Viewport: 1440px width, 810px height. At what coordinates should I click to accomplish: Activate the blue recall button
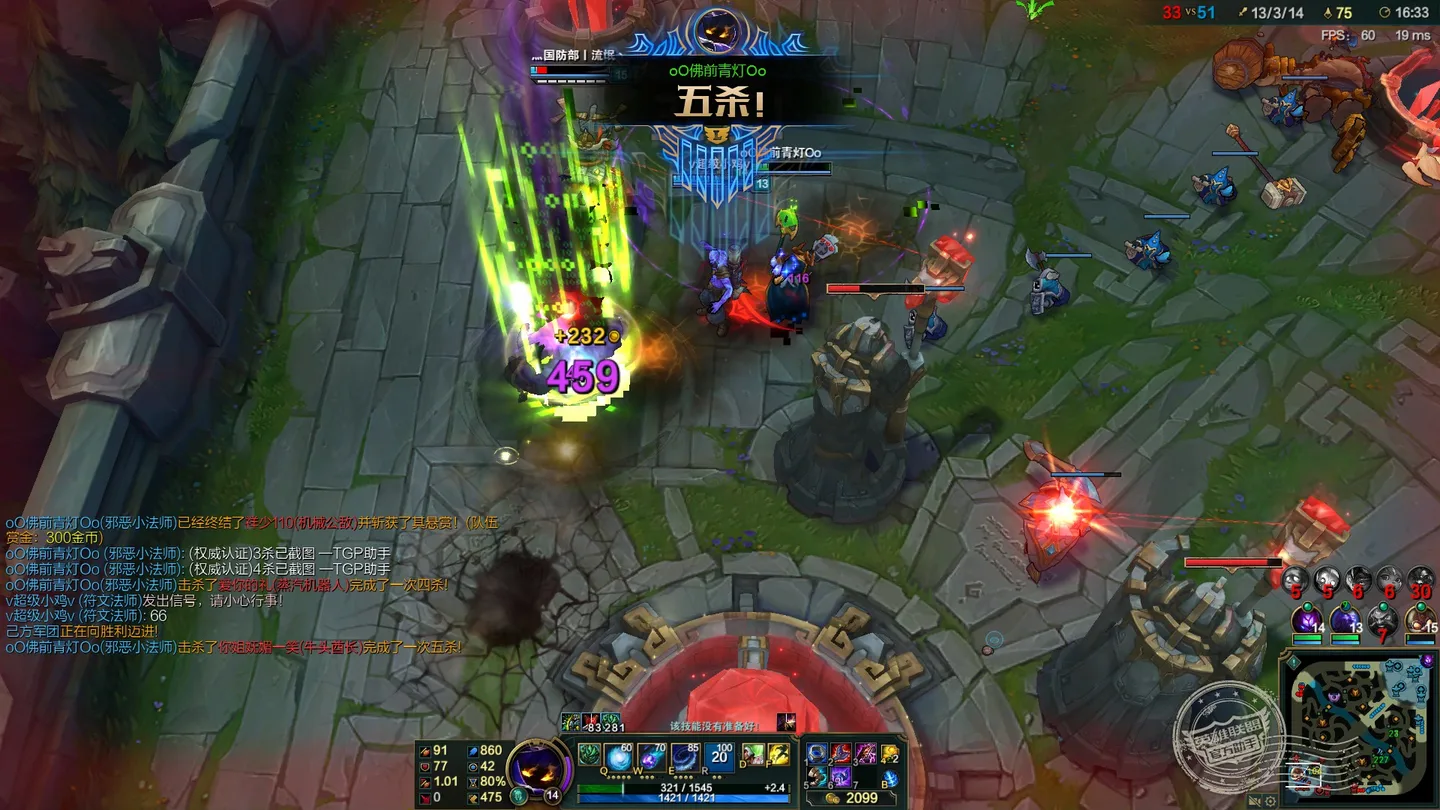[x=889, y=779]
